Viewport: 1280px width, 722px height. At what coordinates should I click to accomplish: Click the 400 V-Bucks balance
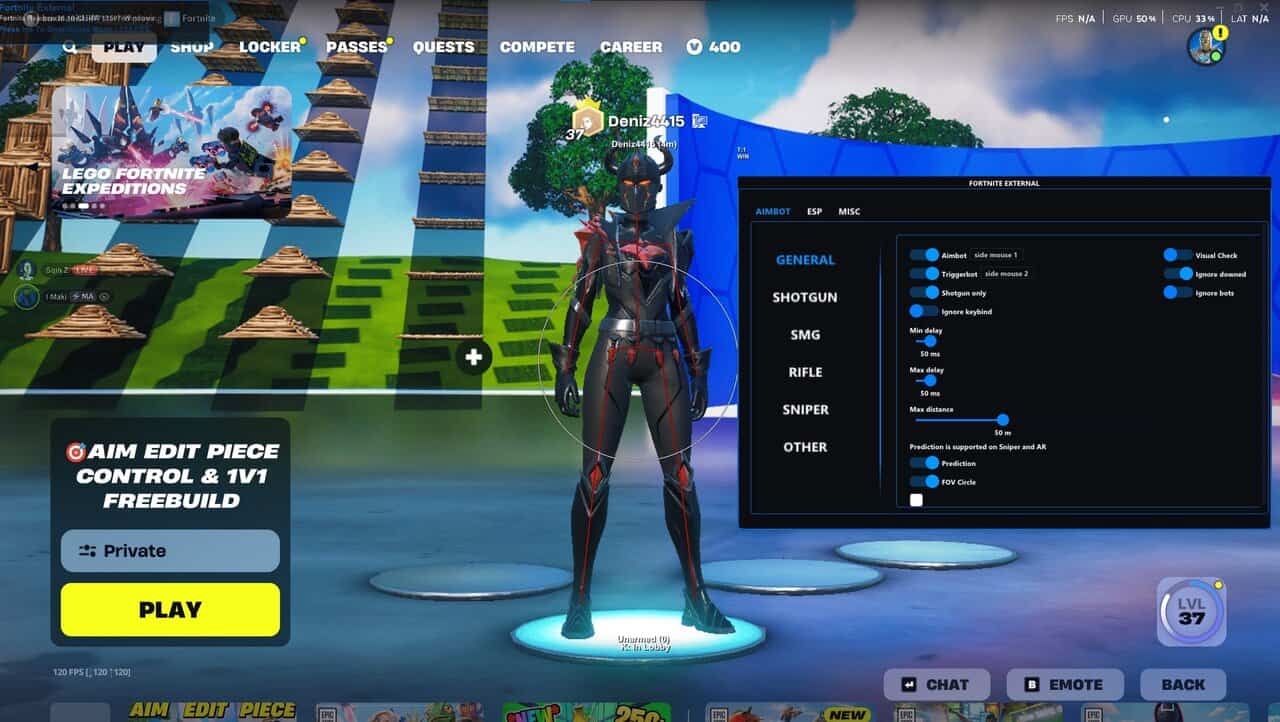point(714,47)
